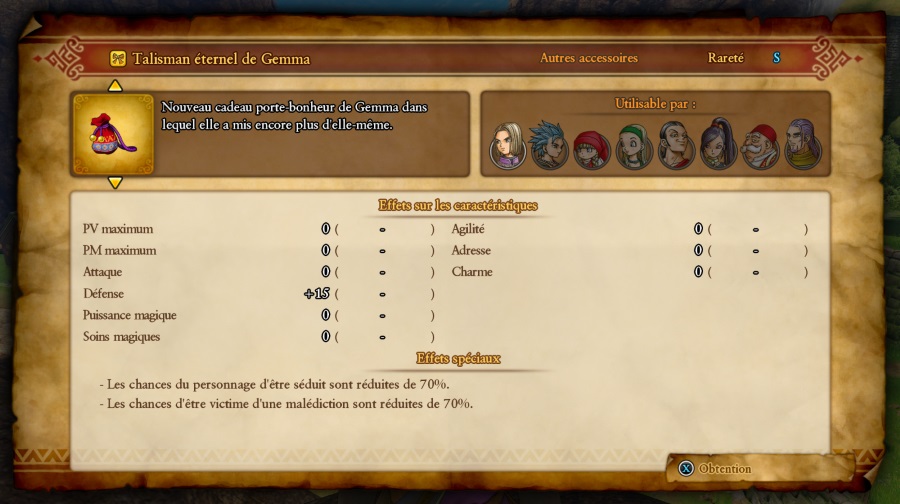Viewport: 900px width, 504px height.
Task: Select the spiky blue-haired character portrait
Action: [549, 146]
